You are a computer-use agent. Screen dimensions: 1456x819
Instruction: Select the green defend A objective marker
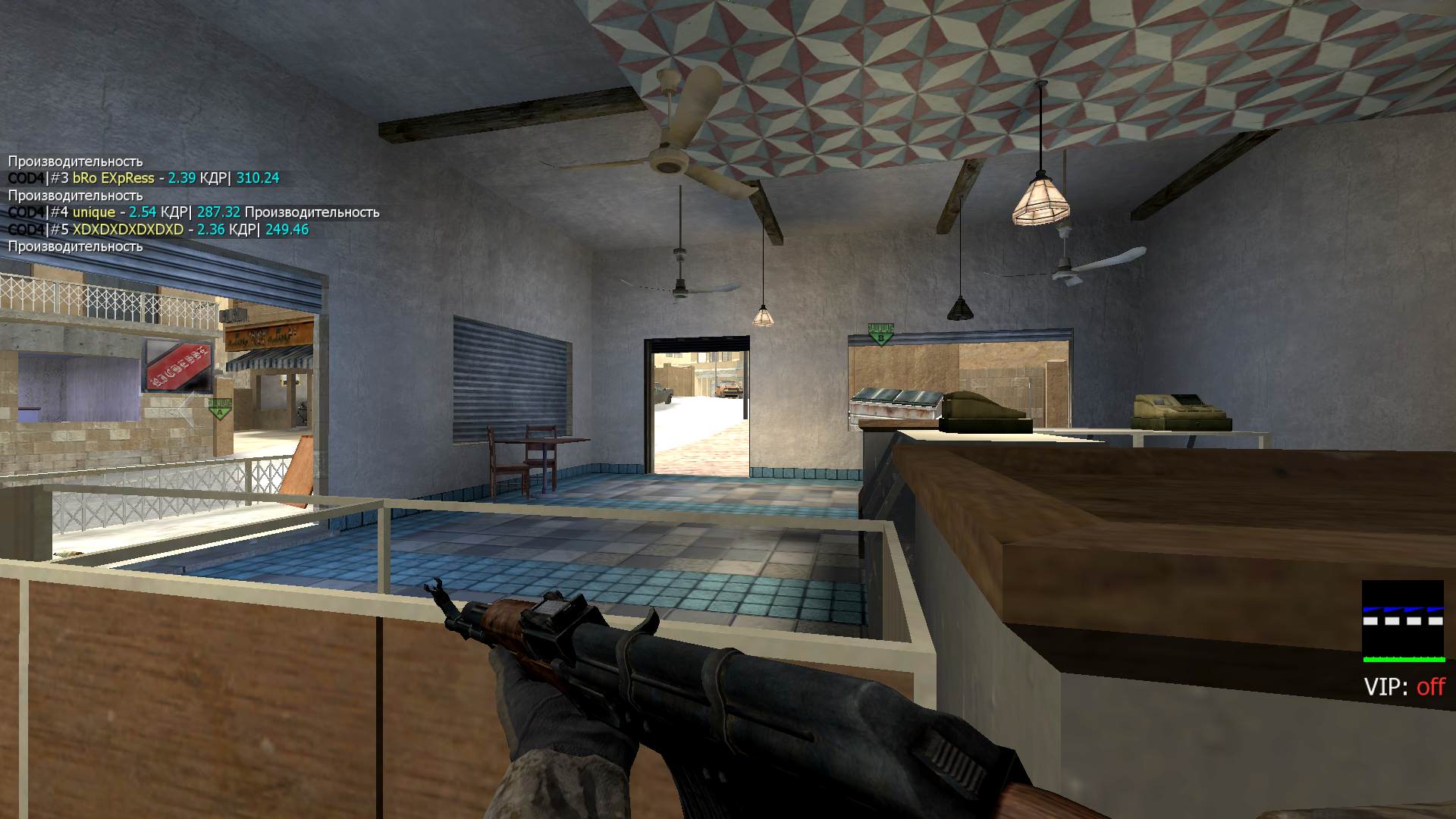point(220,409)
